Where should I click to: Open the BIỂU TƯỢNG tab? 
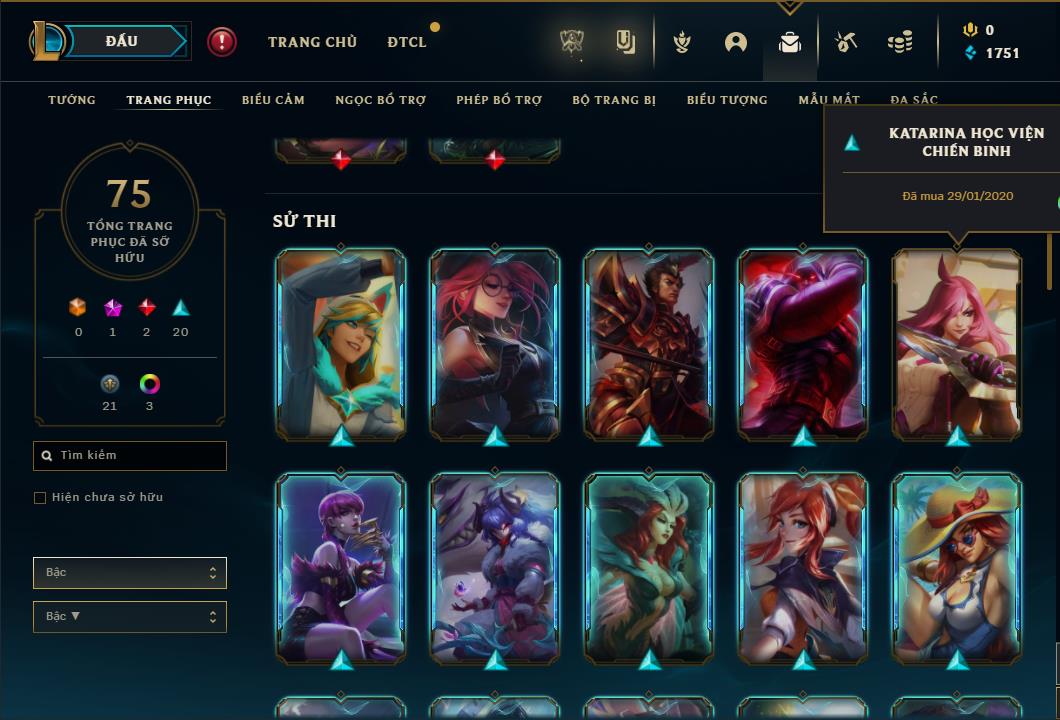tap(727, 100)
